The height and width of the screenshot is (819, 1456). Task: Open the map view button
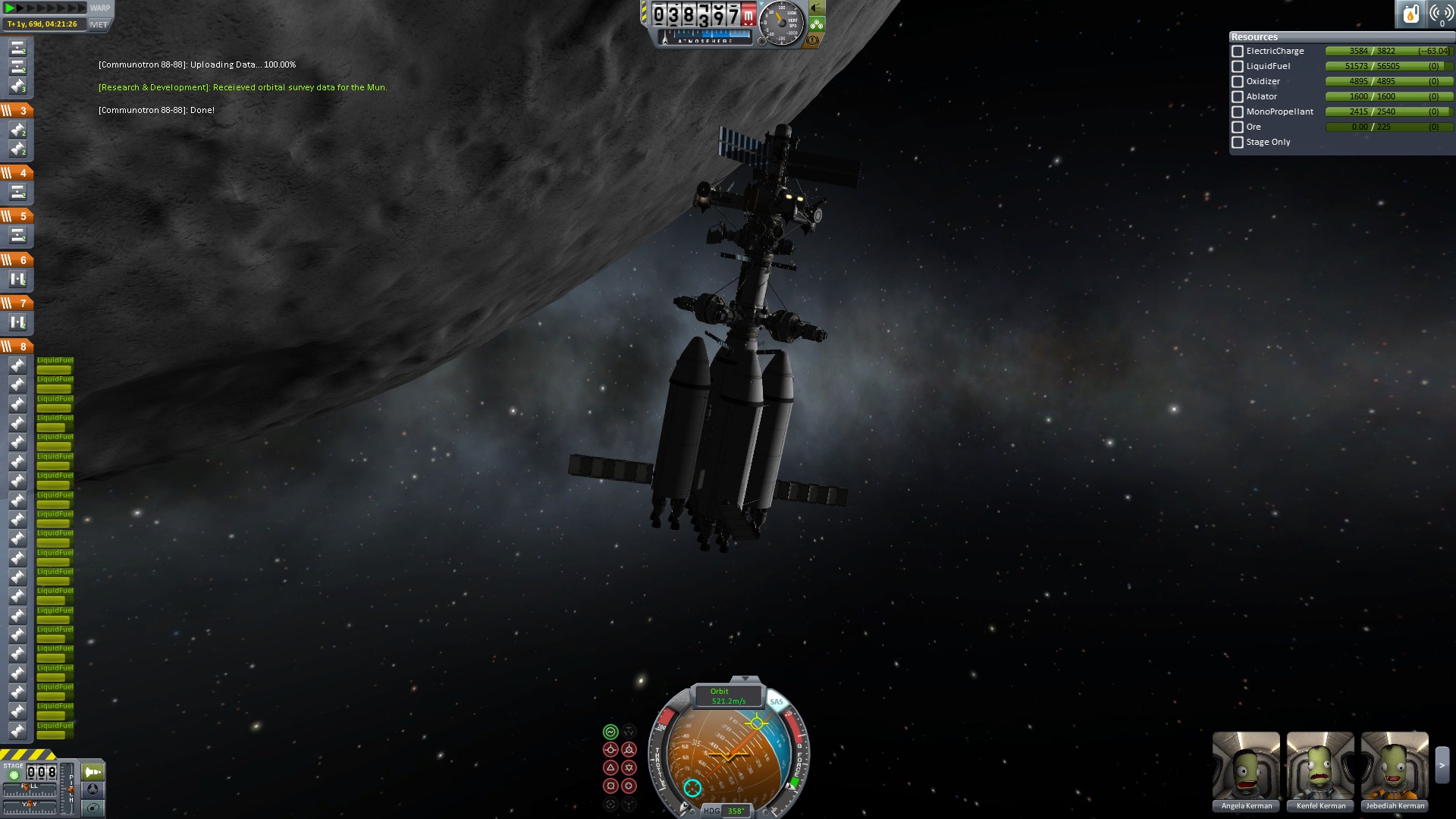tap(93, 808)
